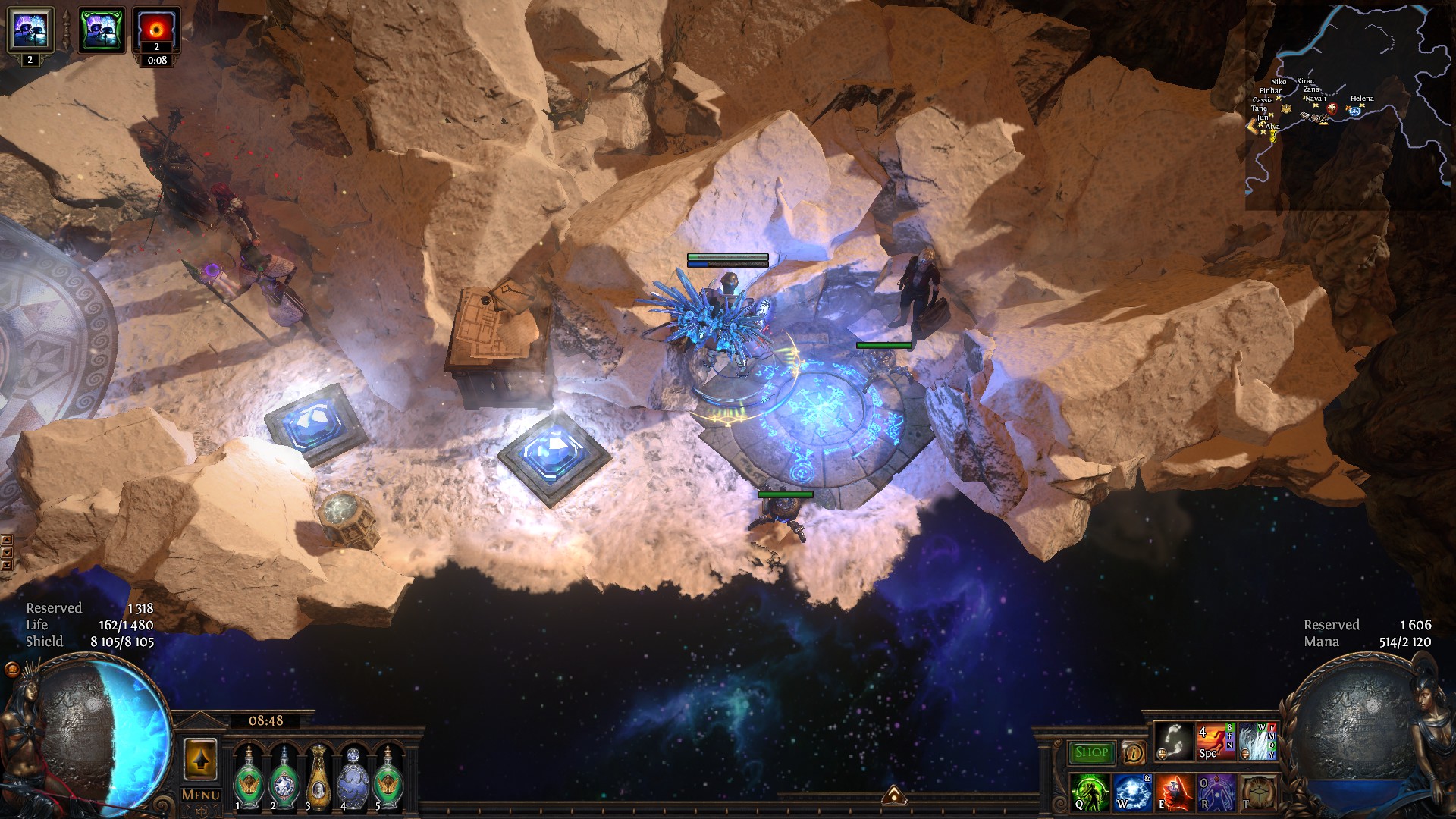Trigger the purple body R skill
The height and width of the screenshot is (819, 1456).
coord(1215,792)
